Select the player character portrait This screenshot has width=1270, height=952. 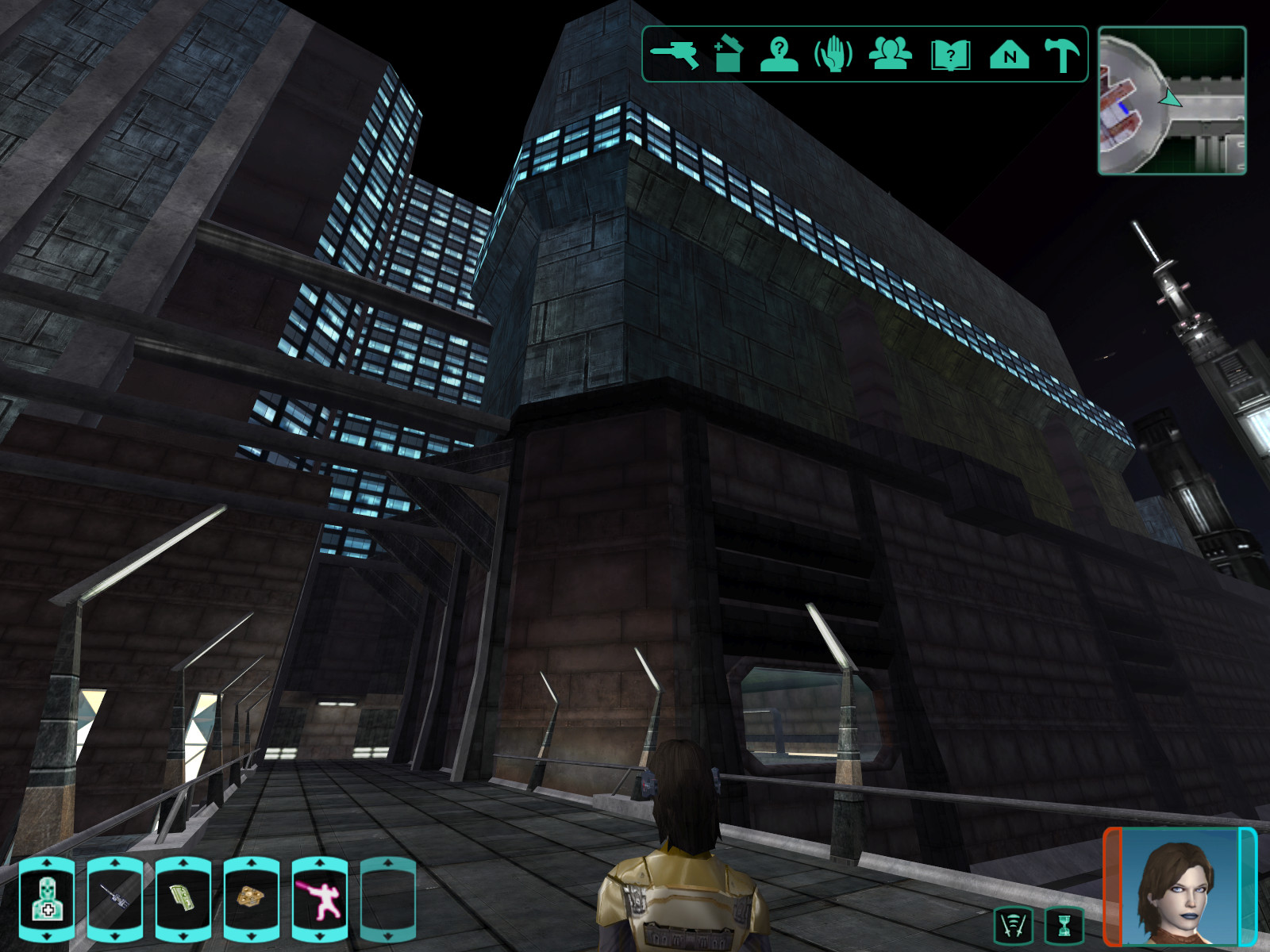(1180, 887)
